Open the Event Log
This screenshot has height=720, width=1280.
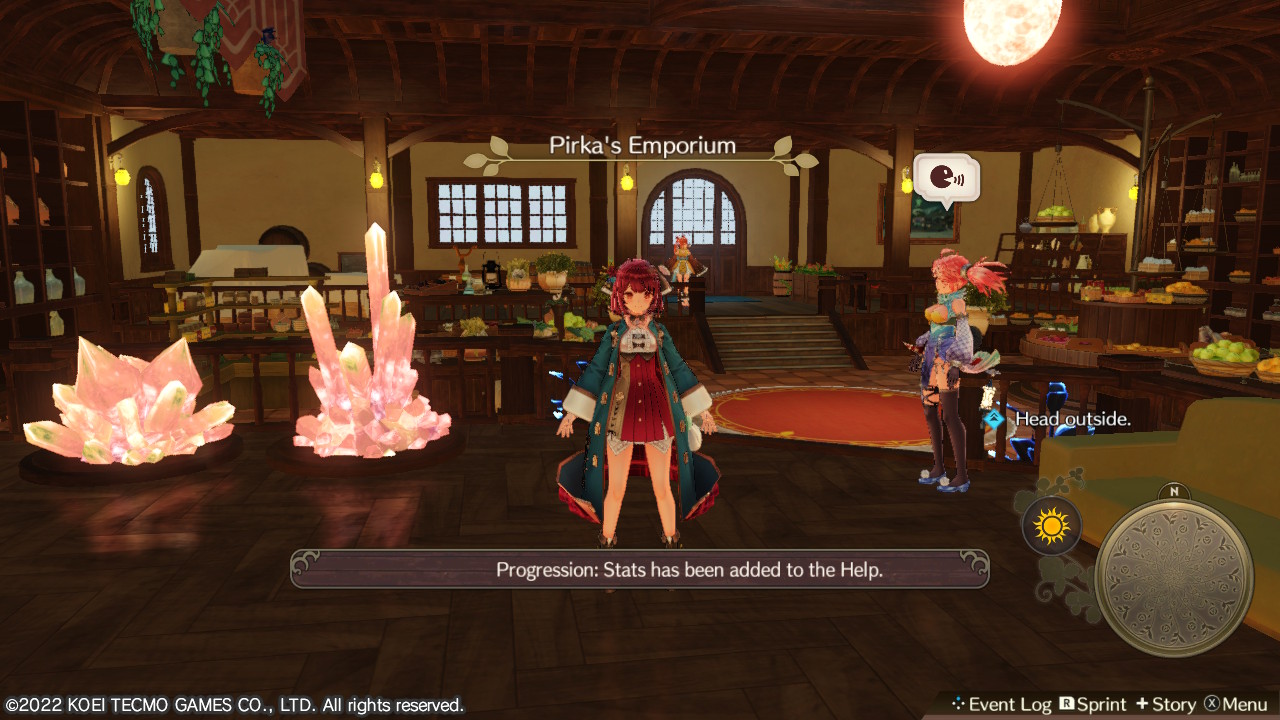pyautogui.click(x=1001, y=705)
